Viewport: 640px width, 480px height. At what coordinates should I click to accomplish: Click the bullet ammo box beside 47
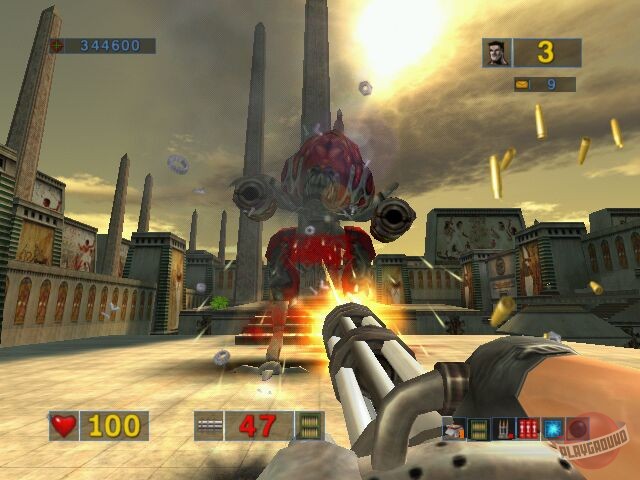point(311,426)
